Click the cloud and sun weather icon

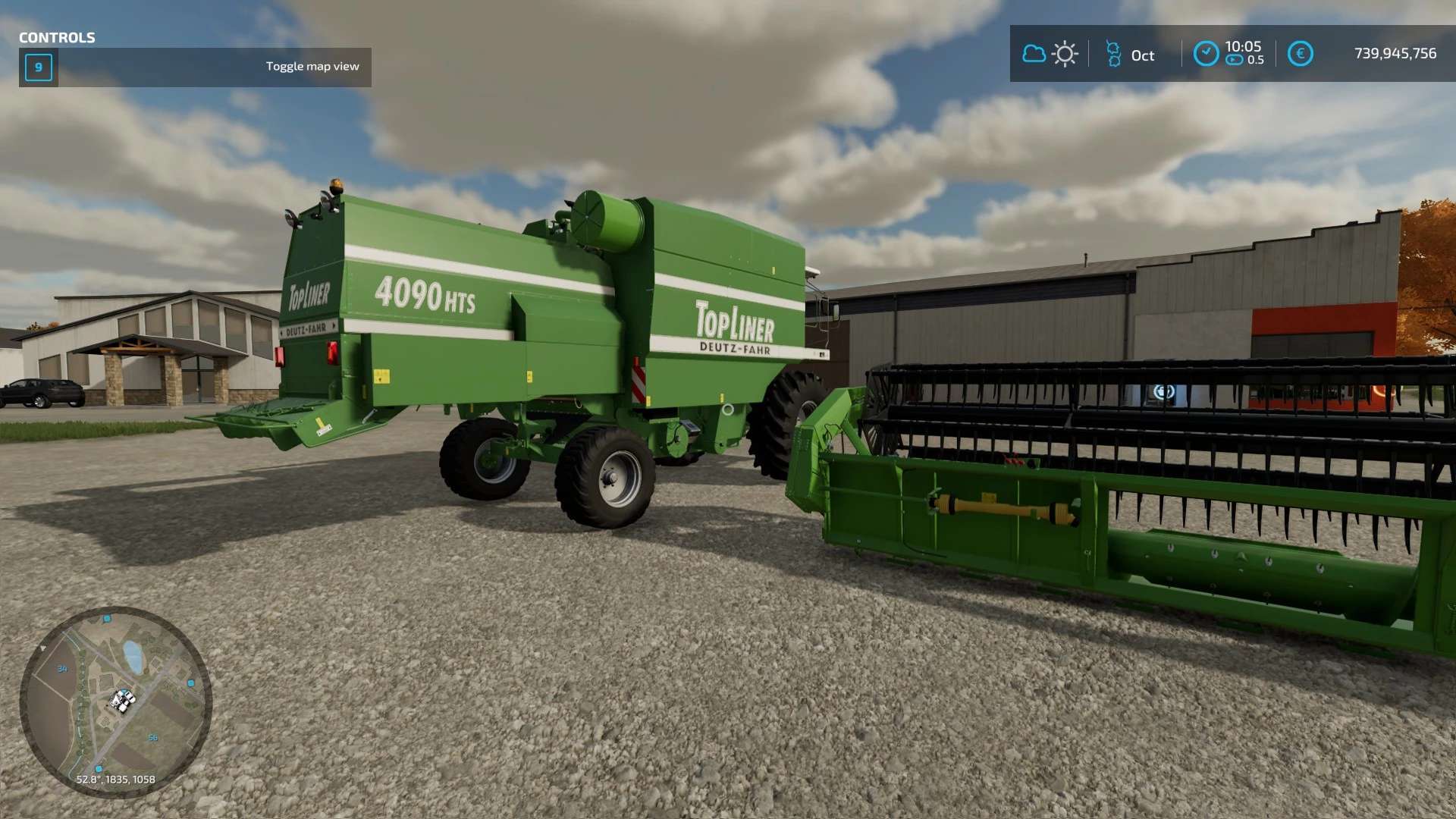pos(1050,54)
